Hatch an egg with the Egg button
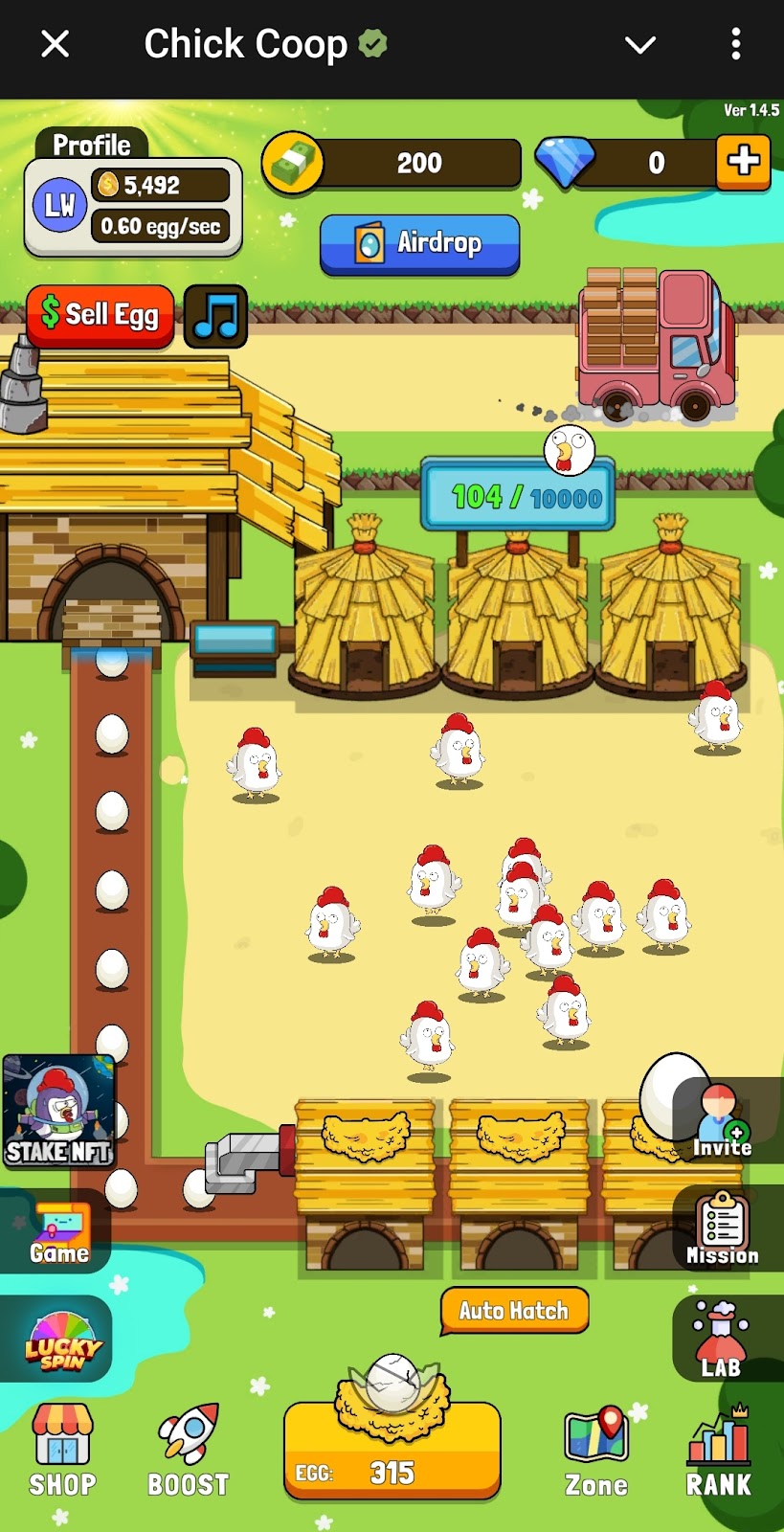The width and height of the screenshot is (784, 1532). [392, 1451]
